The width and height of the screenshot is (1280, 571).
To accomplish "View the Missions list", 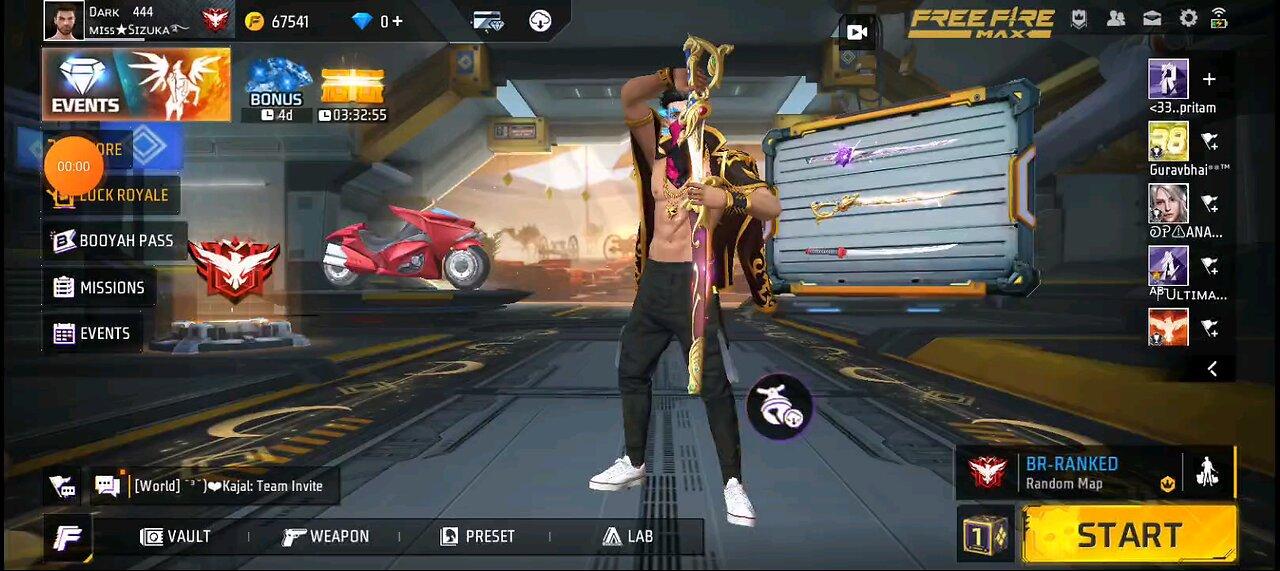I will click(x=99, y=288).
